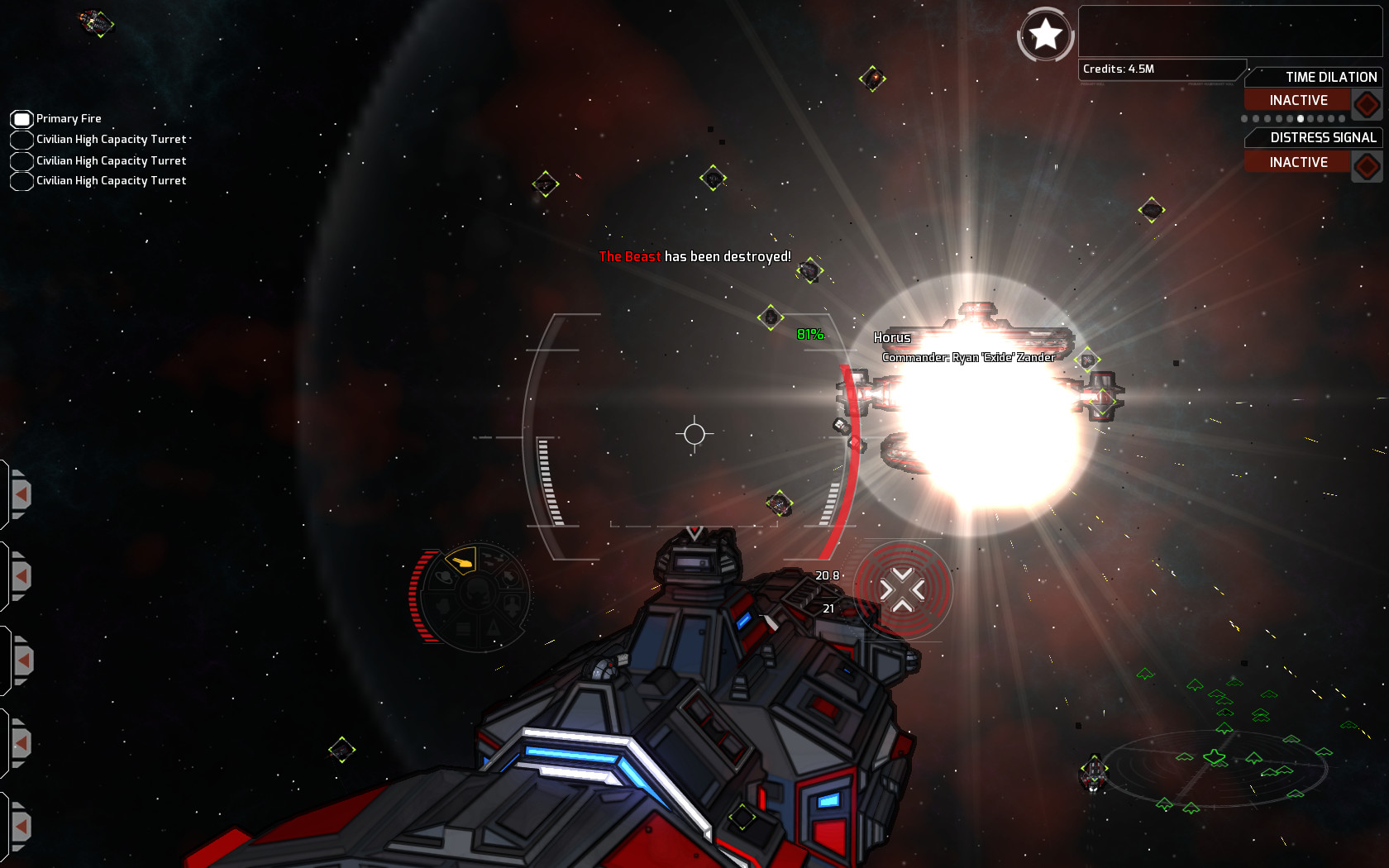Viewport: 1389px width, 868px height.
Task: Enable the first Civilian High Capacity Turret
Action: [21, 139]
